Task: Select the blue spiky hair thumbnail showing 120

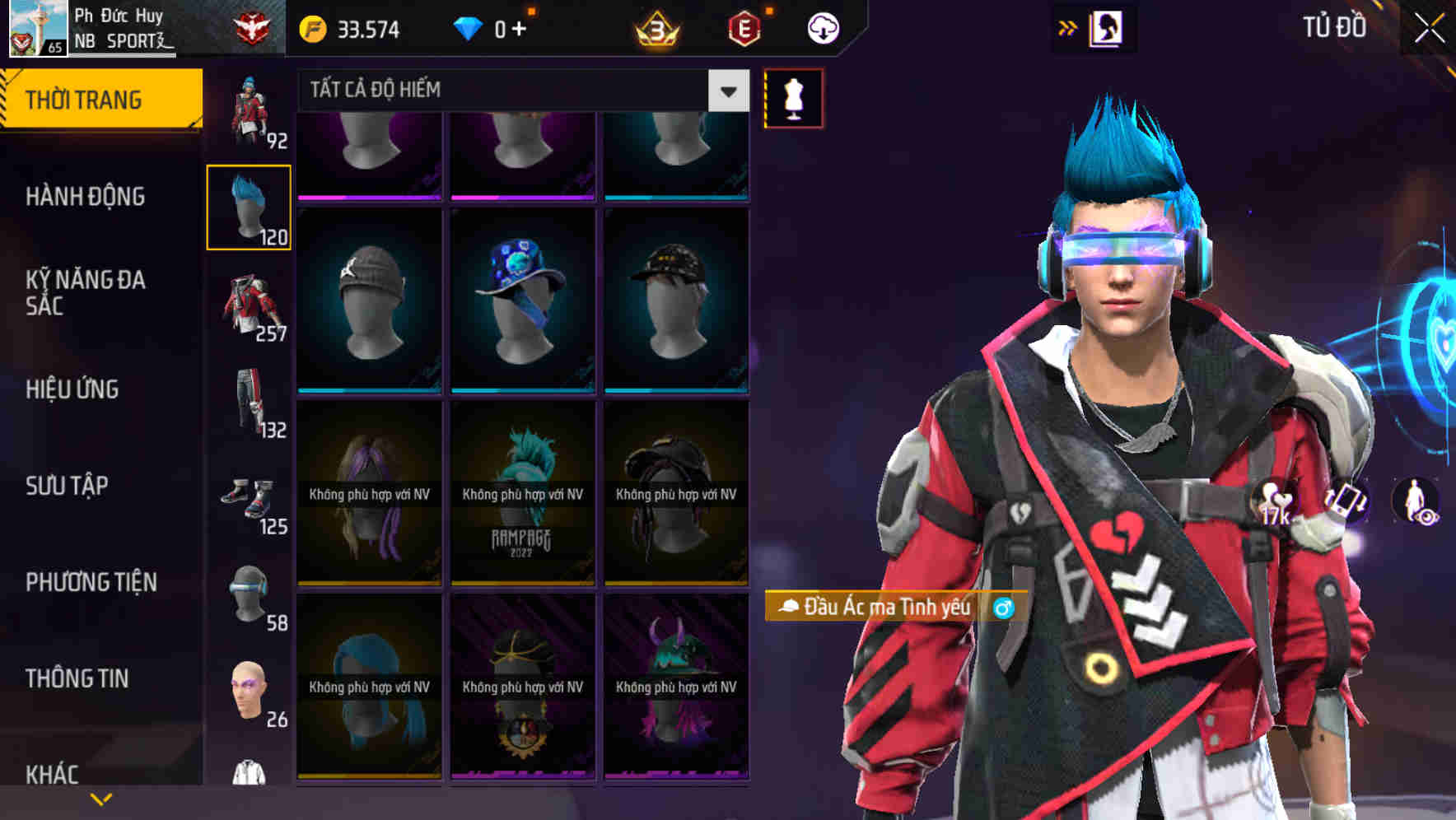Action: [x=249, y=207]
